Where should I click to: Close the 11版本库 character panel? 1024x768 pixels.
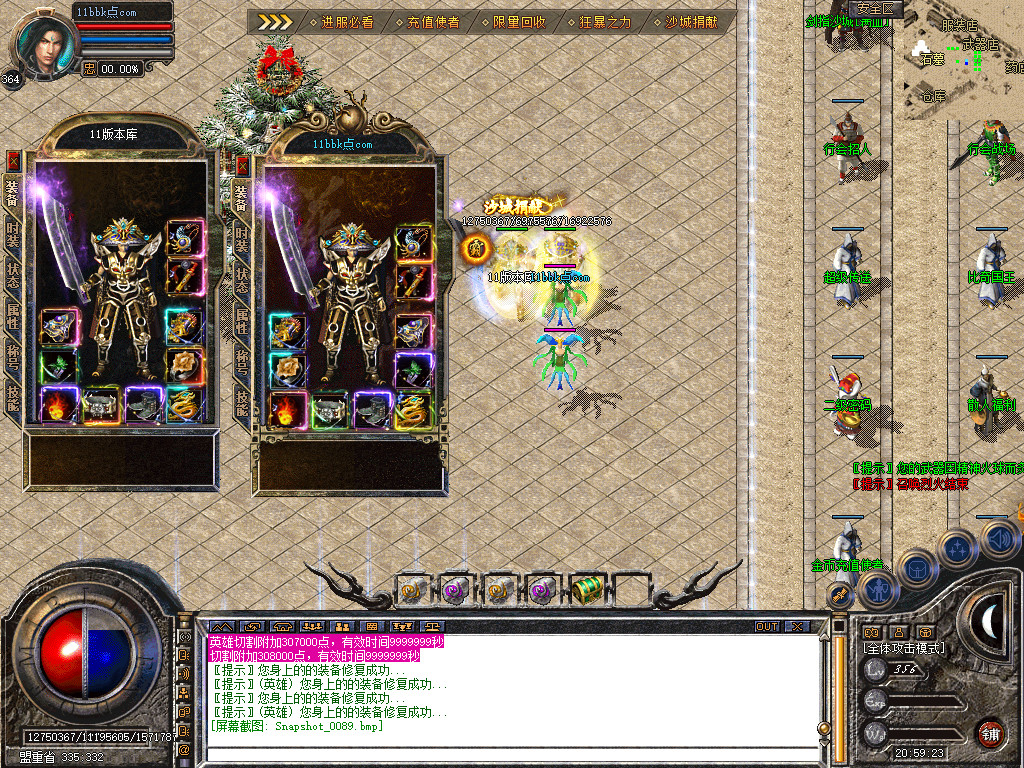click(x=13, y=160)
